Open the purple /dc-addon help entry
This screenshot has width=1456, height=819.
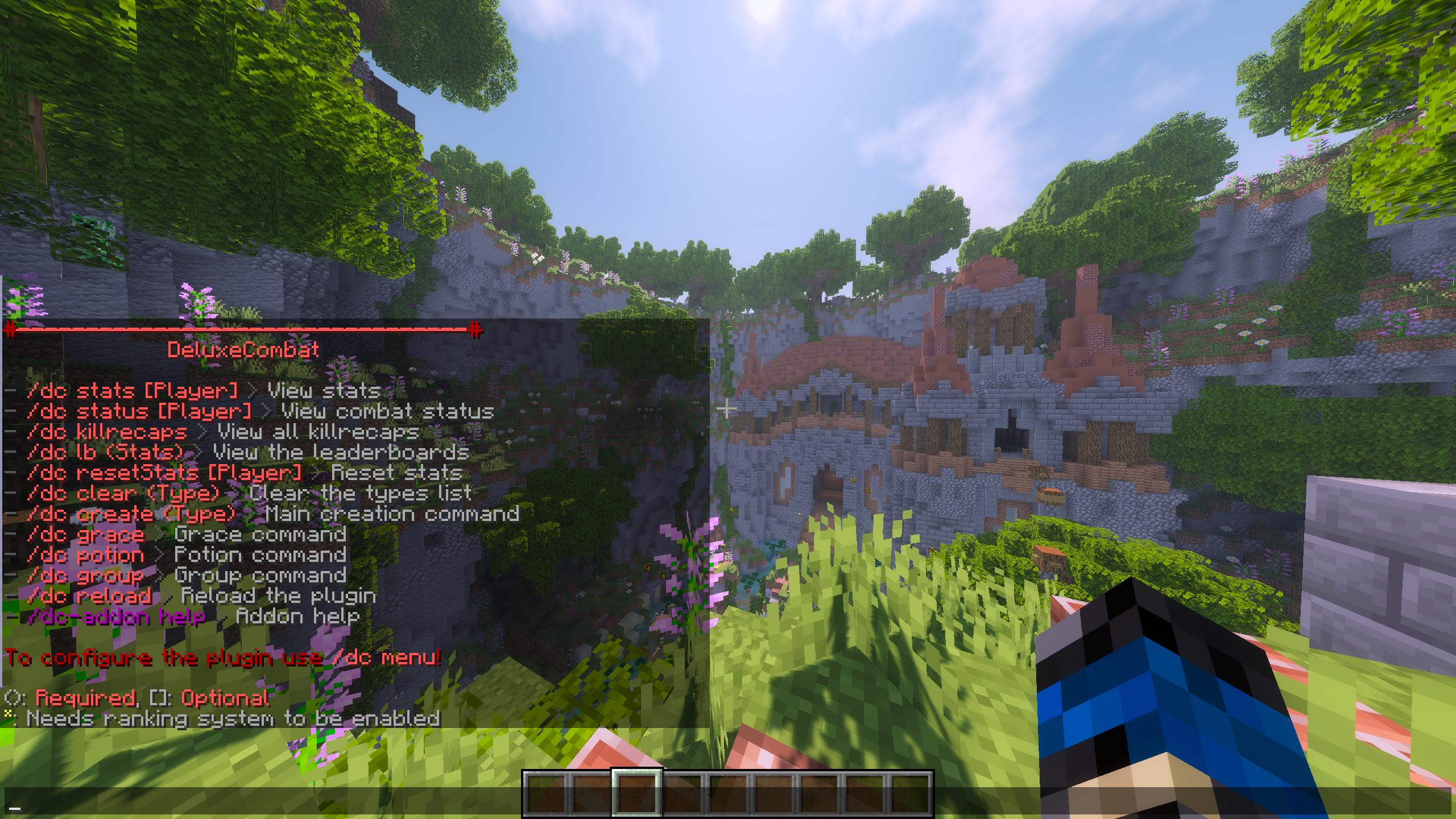116,617
